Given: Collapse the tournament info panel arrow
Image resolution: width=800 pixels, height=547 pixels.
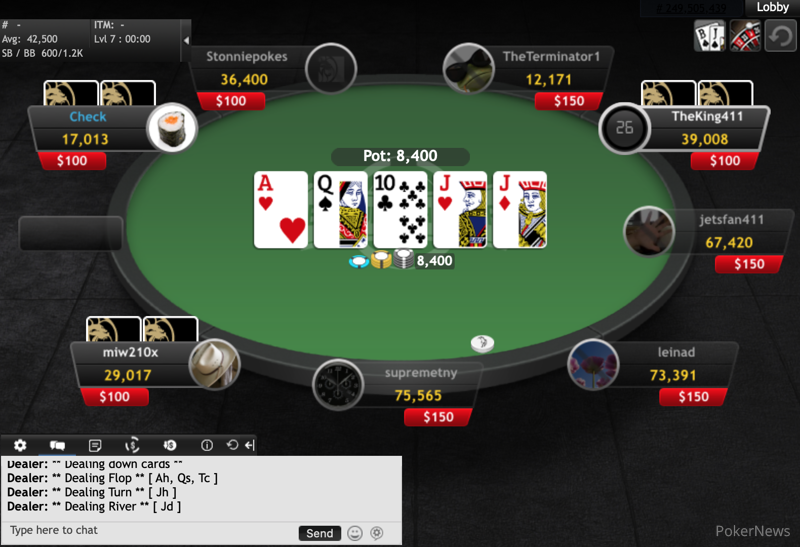Looking at the screenshot, I should pyautogui.click(x=186, y=41).
